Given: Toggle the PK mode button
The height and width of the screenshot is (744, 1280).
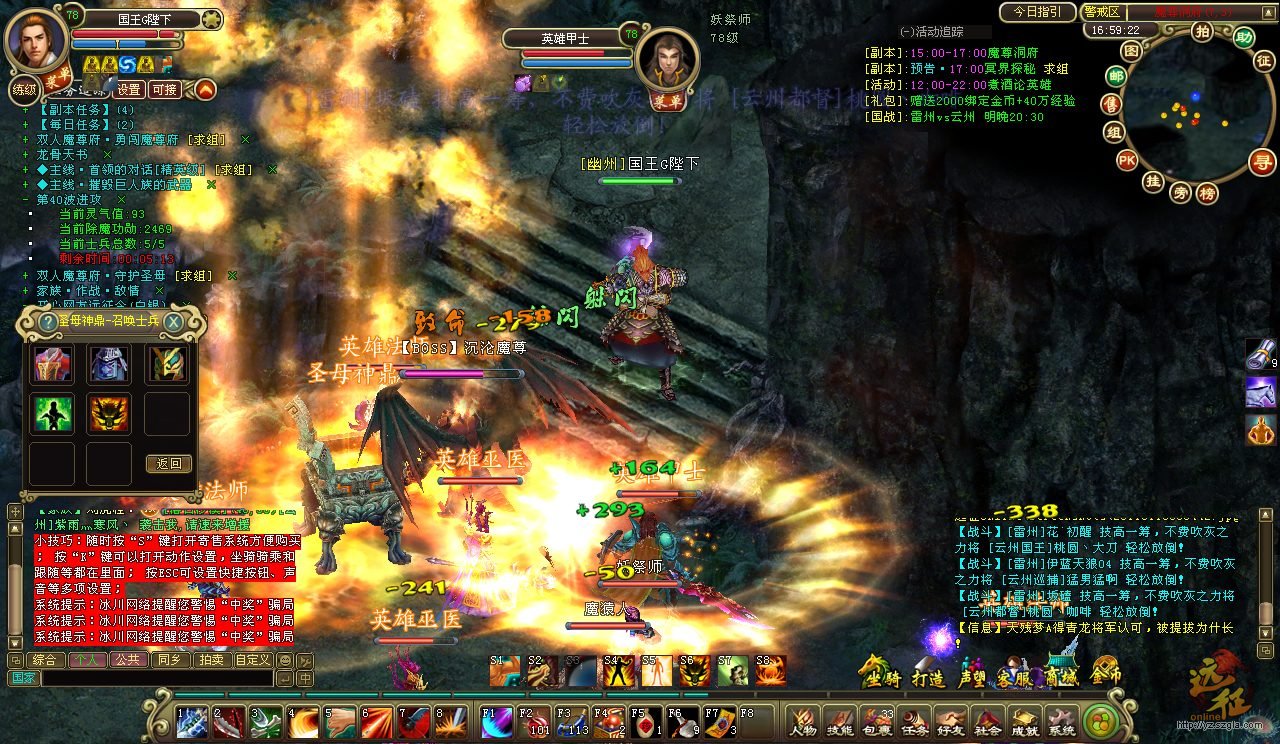Looking at the screenshot, I should [x=1127, y=160].
